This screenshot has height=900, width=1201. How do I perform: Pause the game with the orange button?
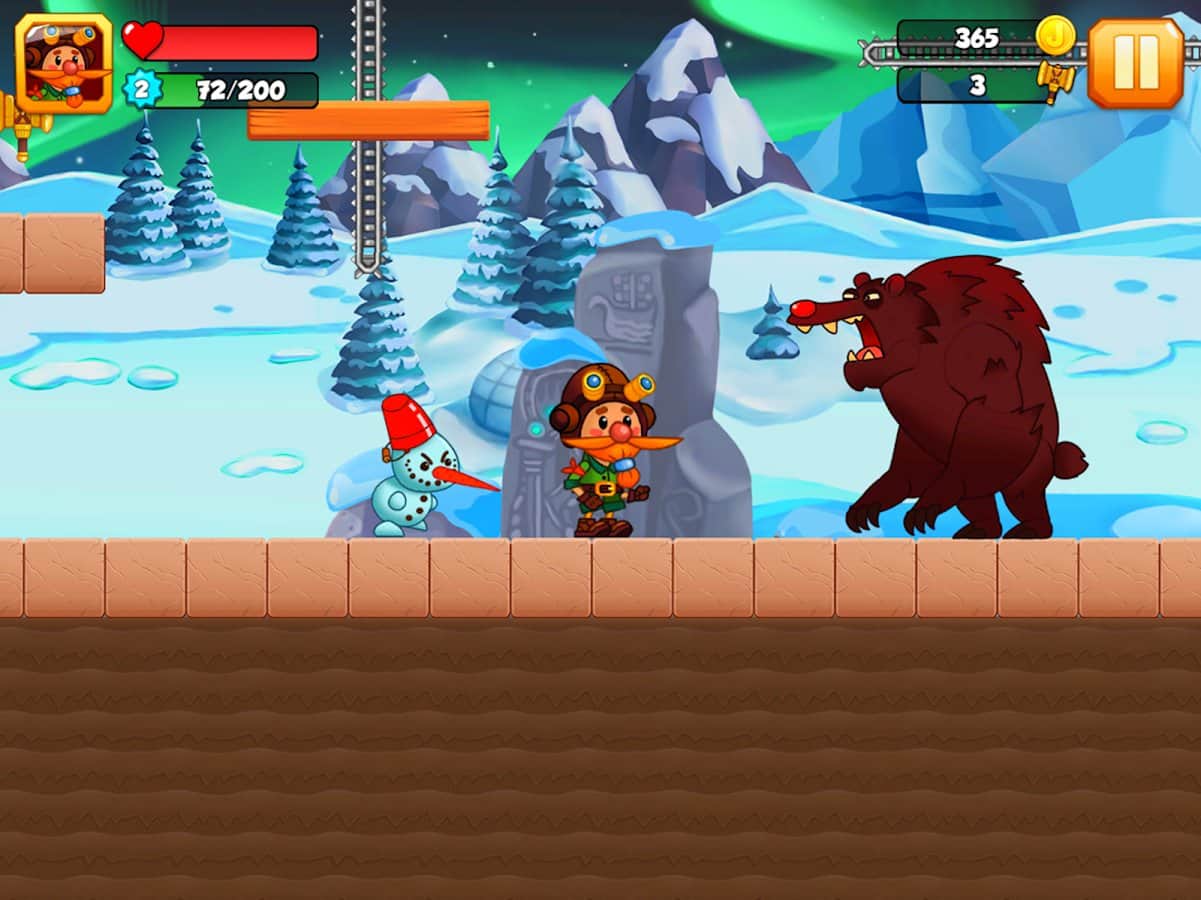click(1135, 64)
